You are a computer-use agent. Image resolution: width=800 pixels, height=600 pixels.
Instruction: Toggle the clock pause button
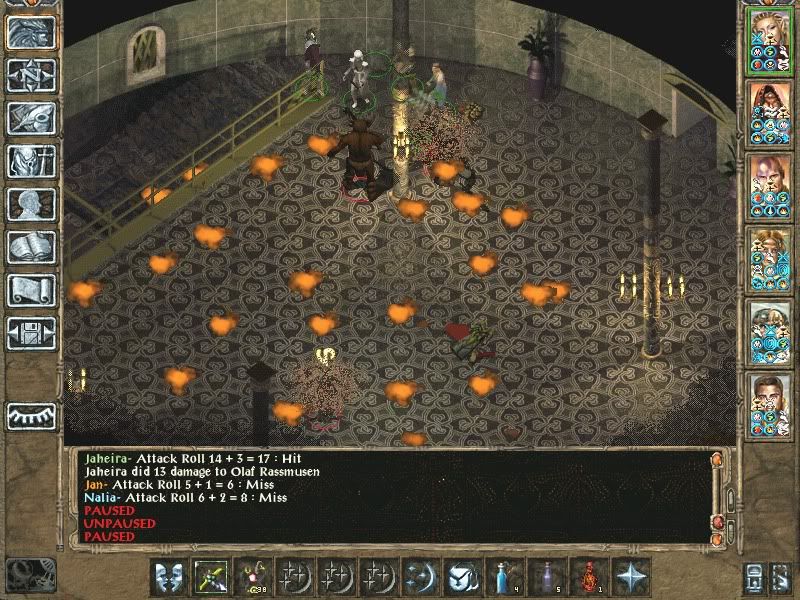tap(30, 574)
